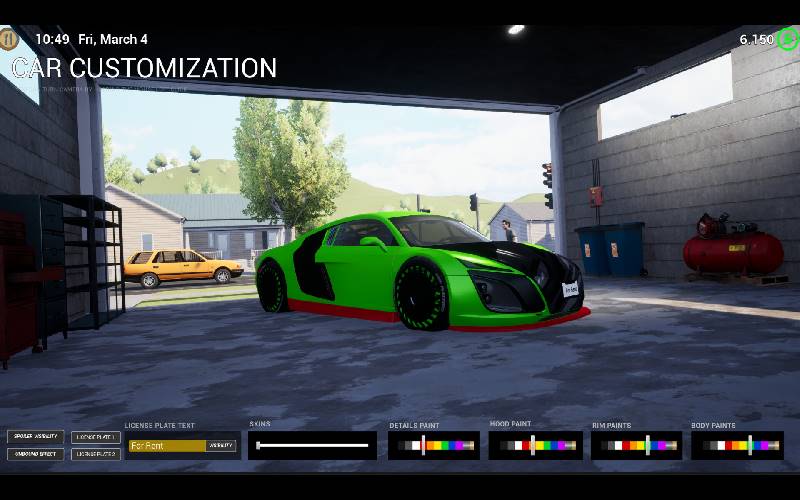800x500 pixels.
Task: Pick a color on Hood Paint slider
Action: pos(535,446)
